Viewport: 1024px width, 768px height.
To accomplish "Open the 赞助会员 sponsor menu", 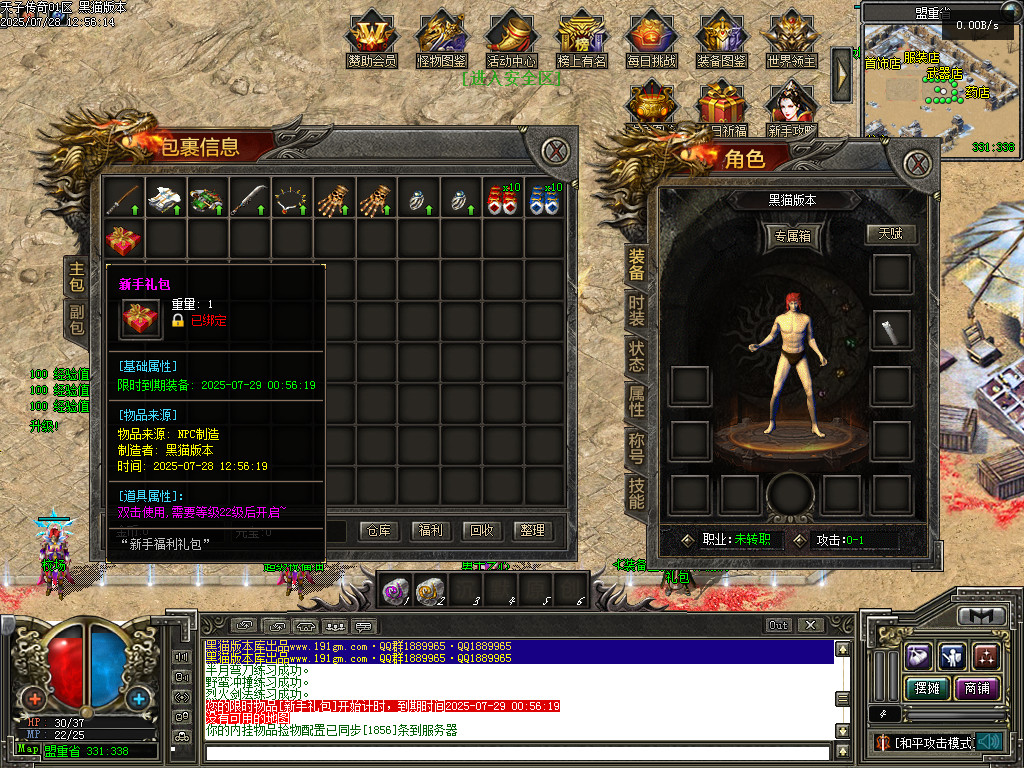I will coord(372,39).
